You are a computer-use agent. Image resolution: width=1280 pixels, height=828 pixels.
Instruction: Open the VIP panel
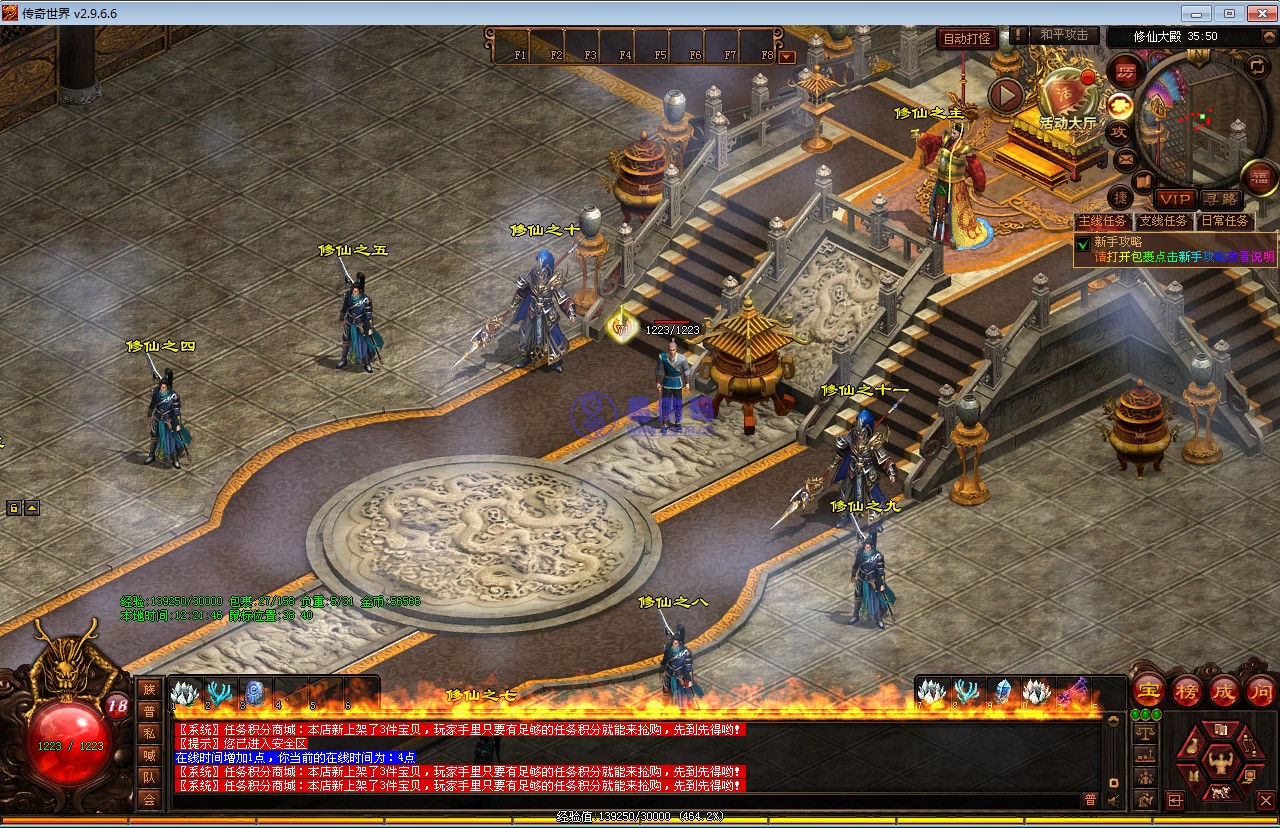1175,200
